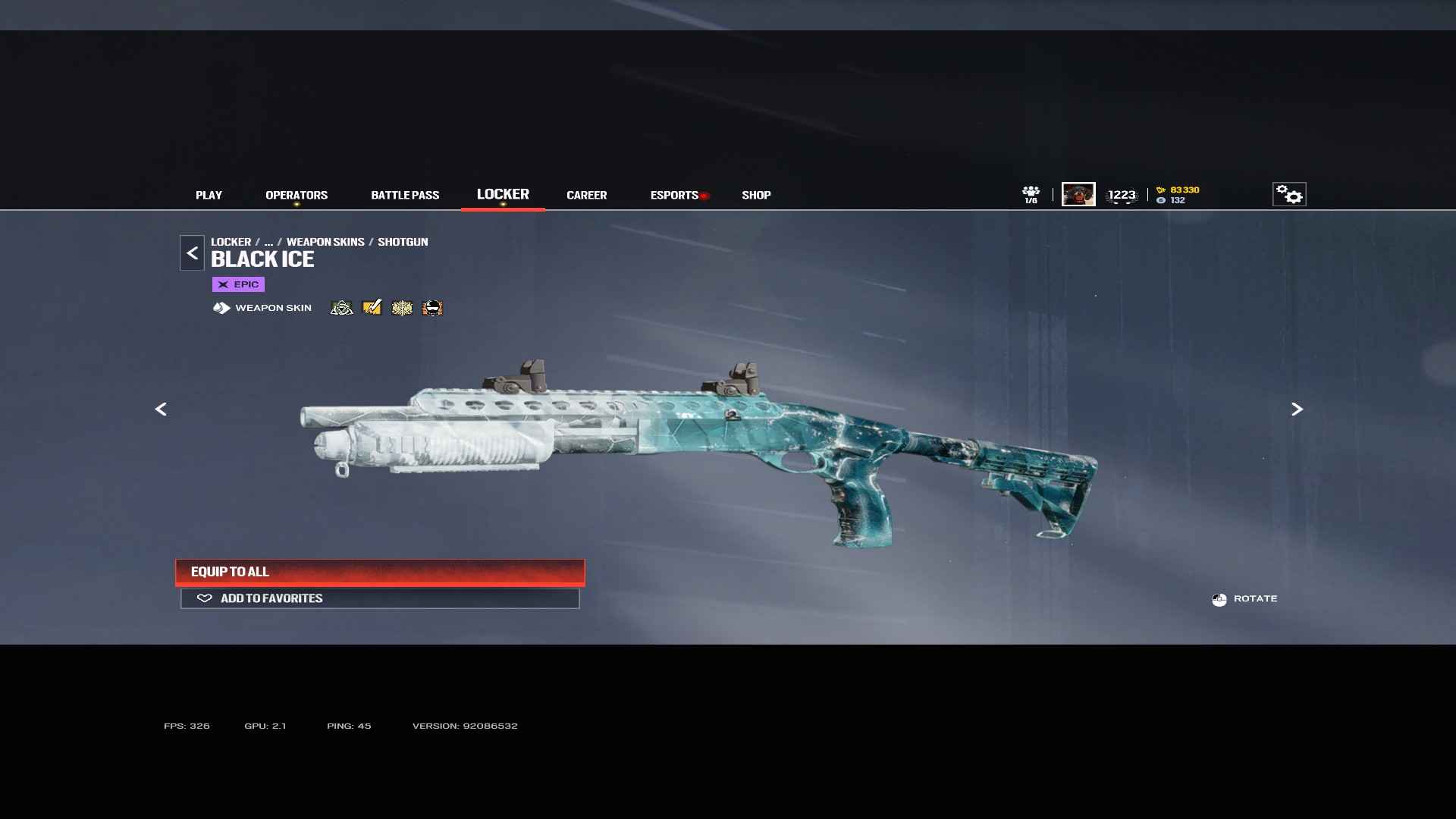Open the squad party icon
The width and height of the screenshot is (1456, 819).
click(x=1031, y=194)
